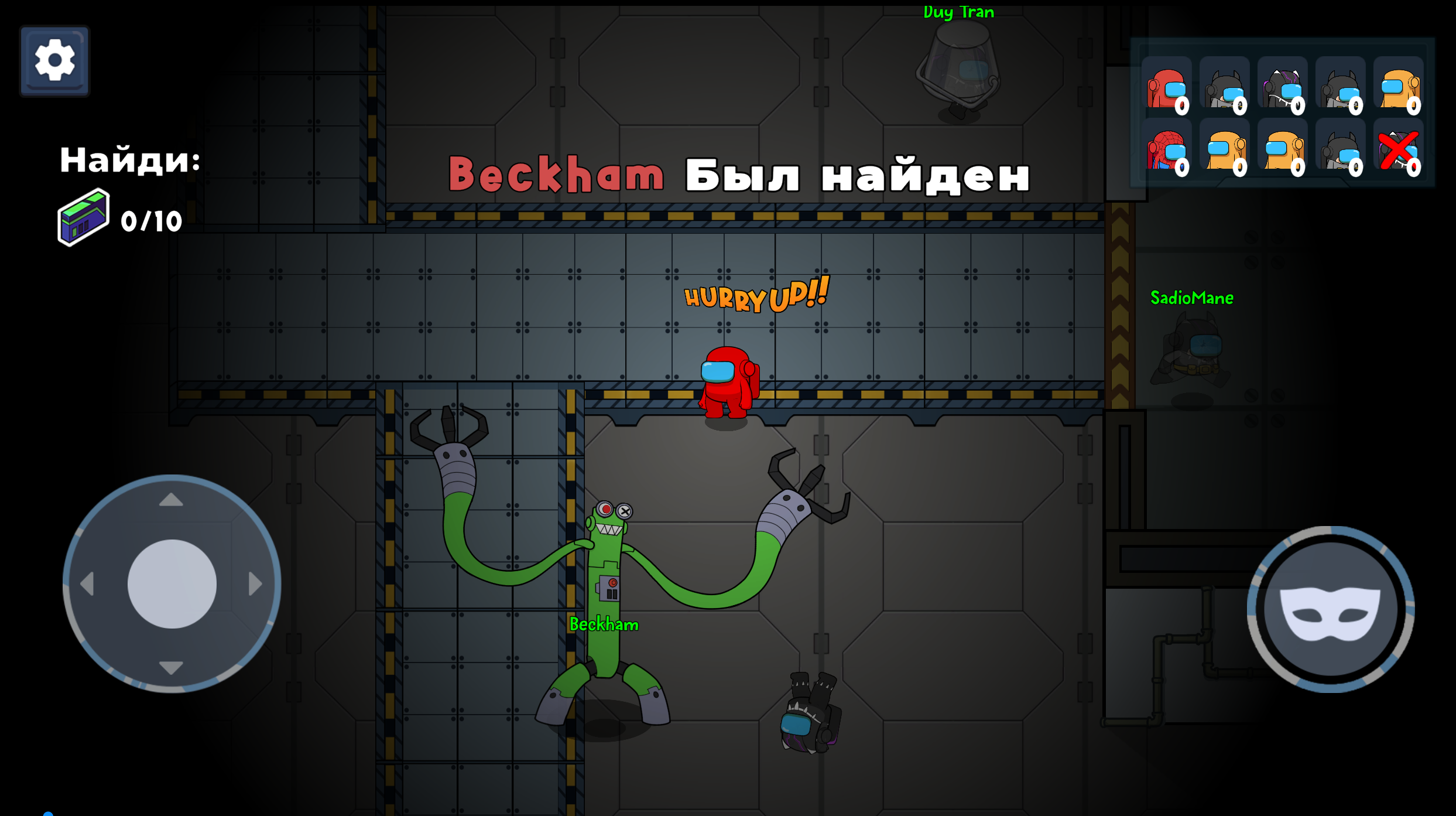
Task: Open the settings gear icon
Action: pyautogui.click(x=54, y=61)
